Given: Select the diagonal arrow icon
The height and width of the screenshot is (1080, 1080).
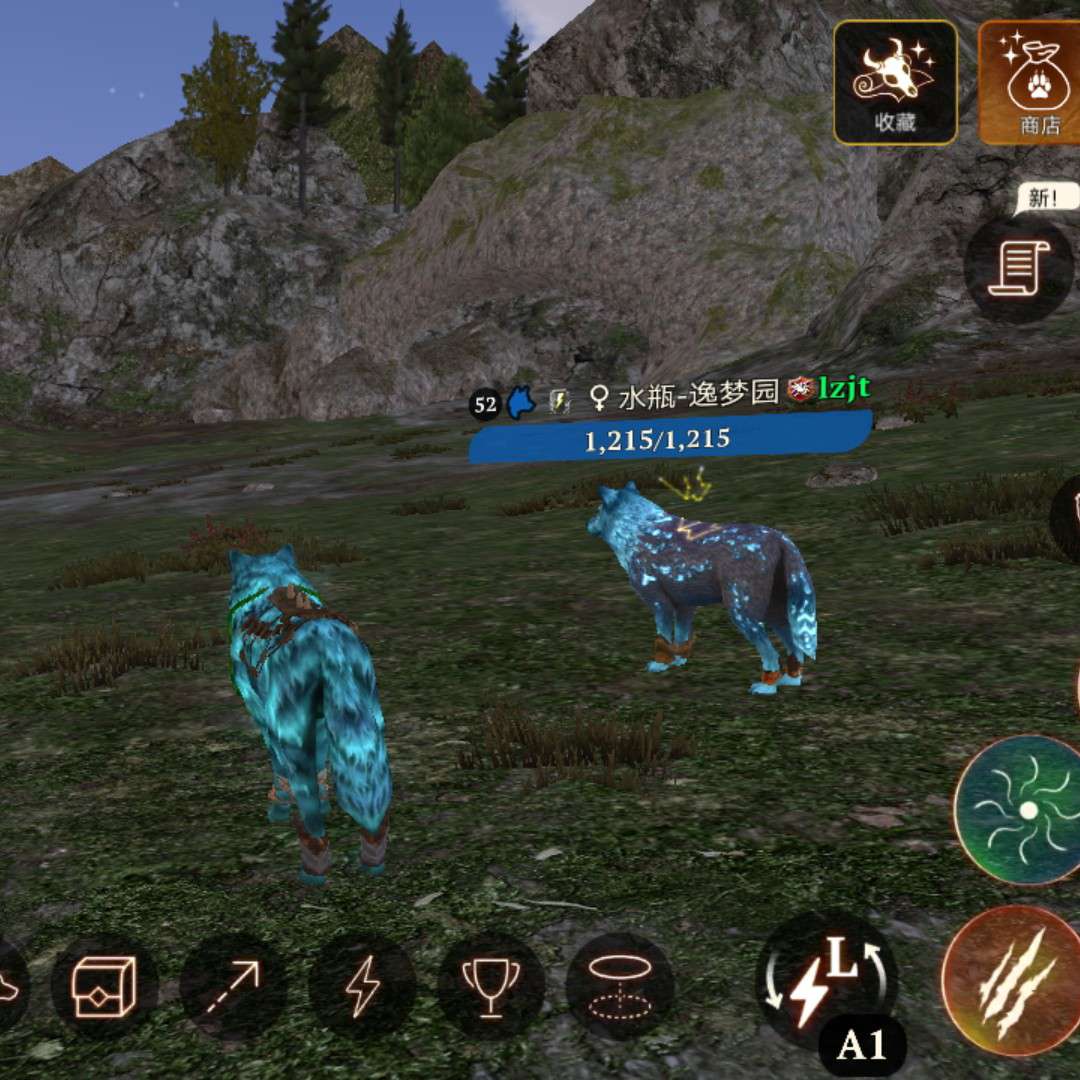Looking at the screenshot, I should 233,986.
